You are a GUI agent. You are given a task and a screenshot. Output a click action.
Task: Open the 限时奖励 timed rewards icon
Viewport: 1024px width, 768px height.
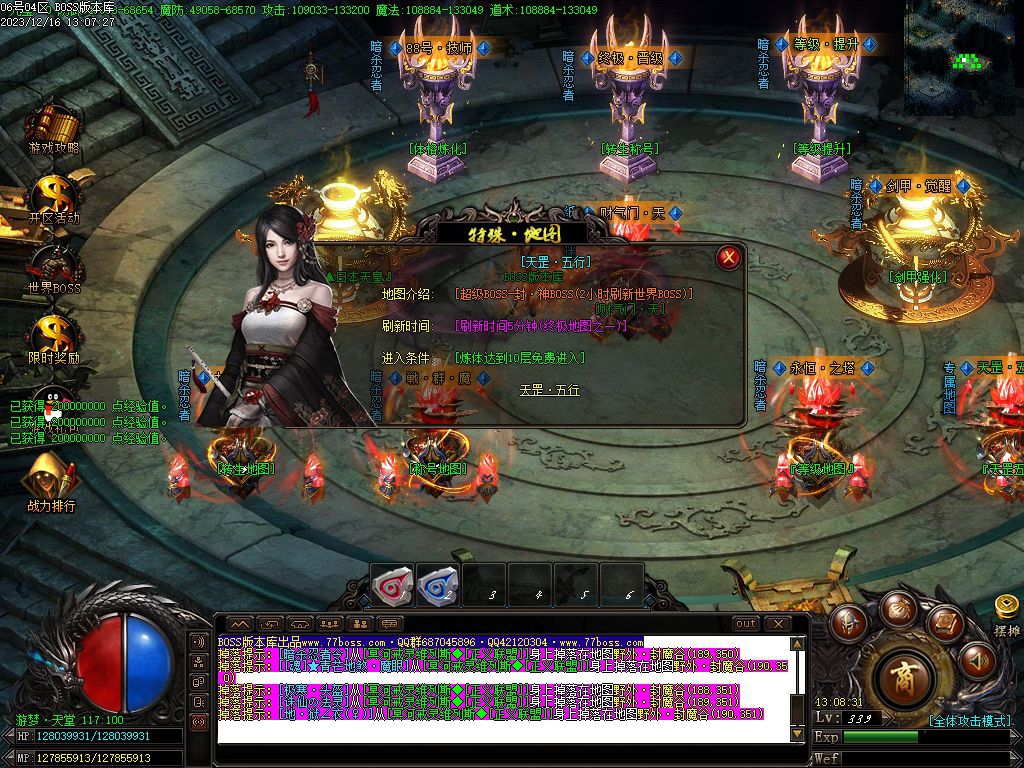(x=53, y=337)
